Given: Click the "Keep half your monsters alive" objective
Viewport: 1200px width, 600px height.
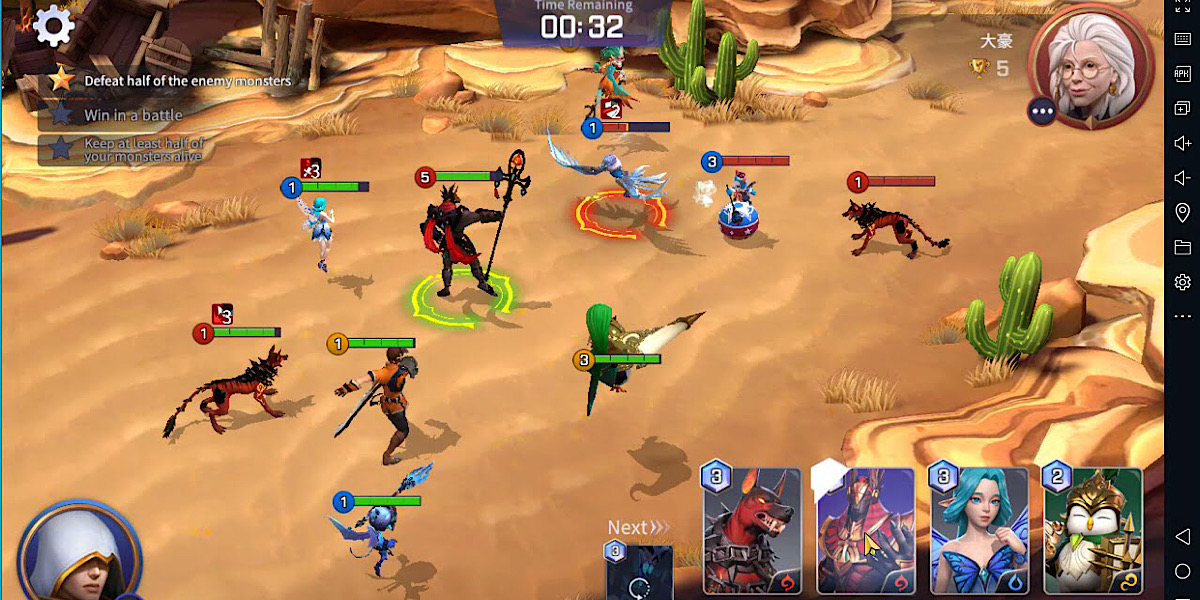Looking at the screenshot, I should 143,150.
